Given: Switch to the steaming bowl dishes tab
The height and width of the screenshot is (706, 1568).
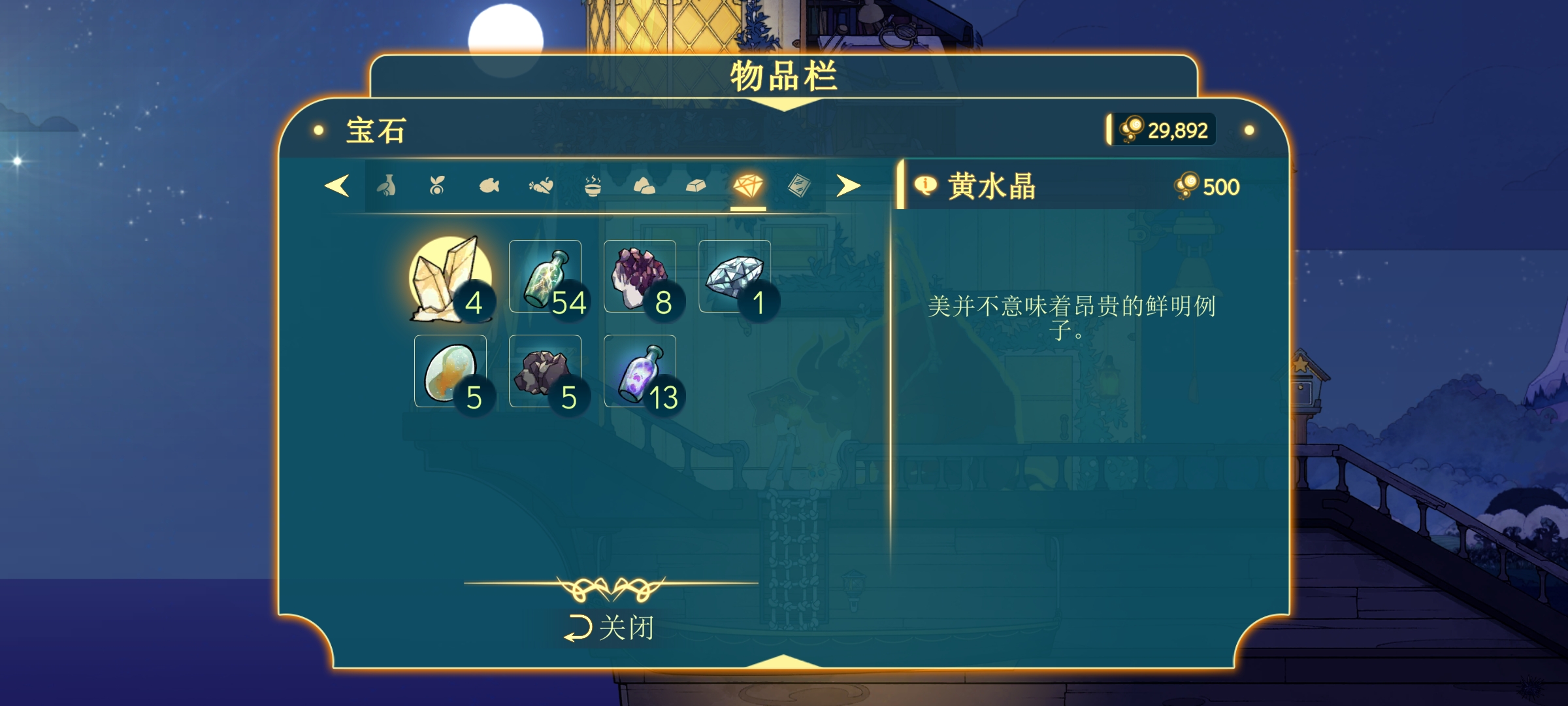Looking at the screenshot, I should pos(593,187).
